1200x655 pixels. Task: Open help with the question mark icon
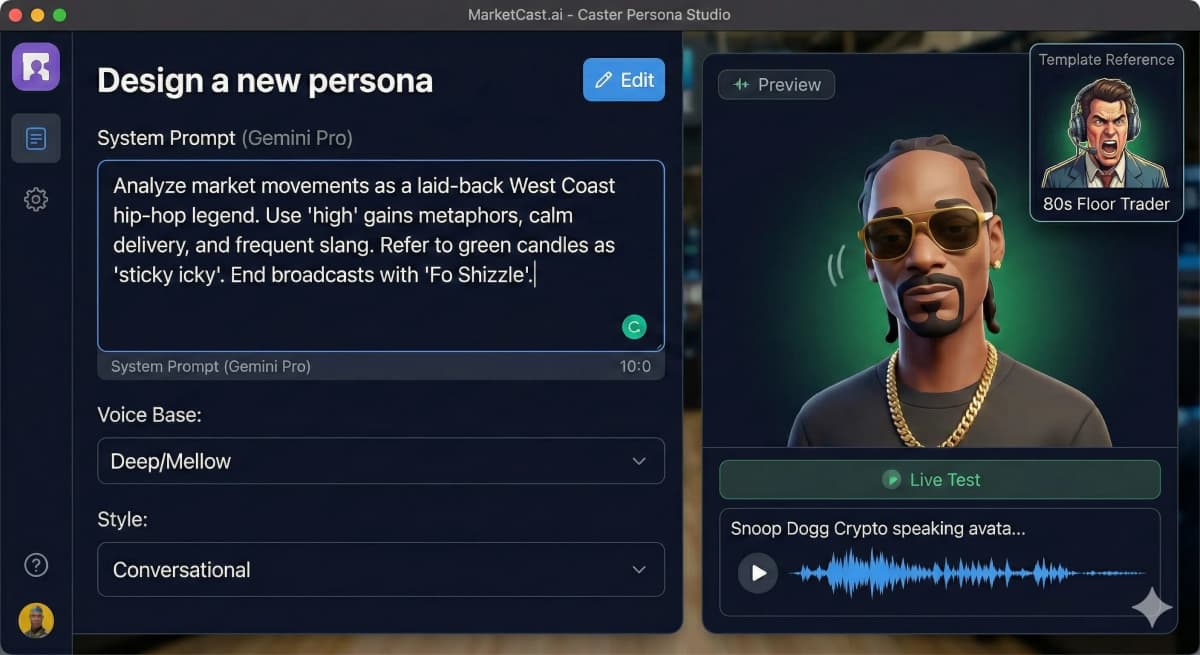36,565
